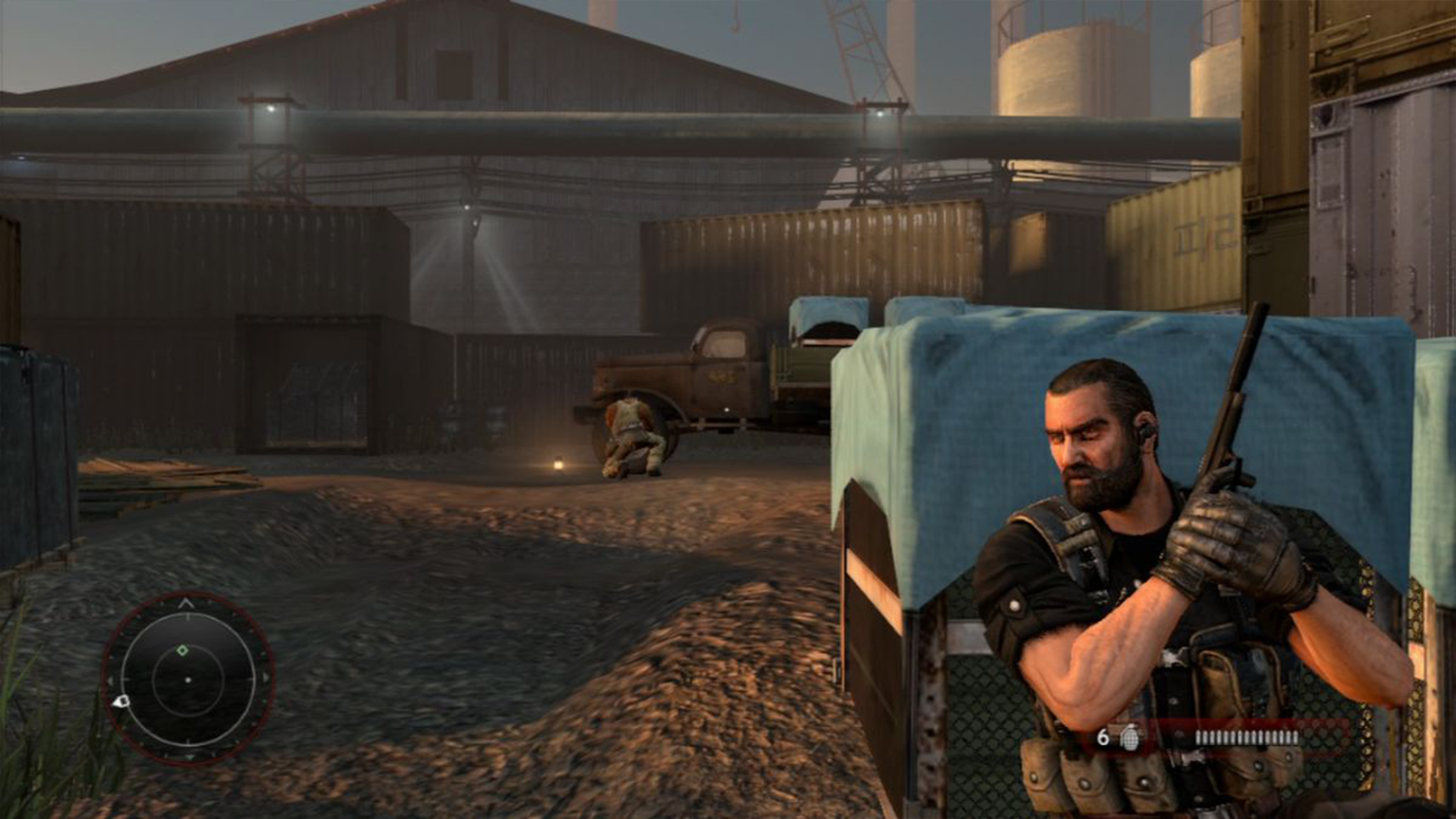Select the white marker on the radar's edge
The image size is (1456, 819).
pyautogui.click(x=121, y=702)
